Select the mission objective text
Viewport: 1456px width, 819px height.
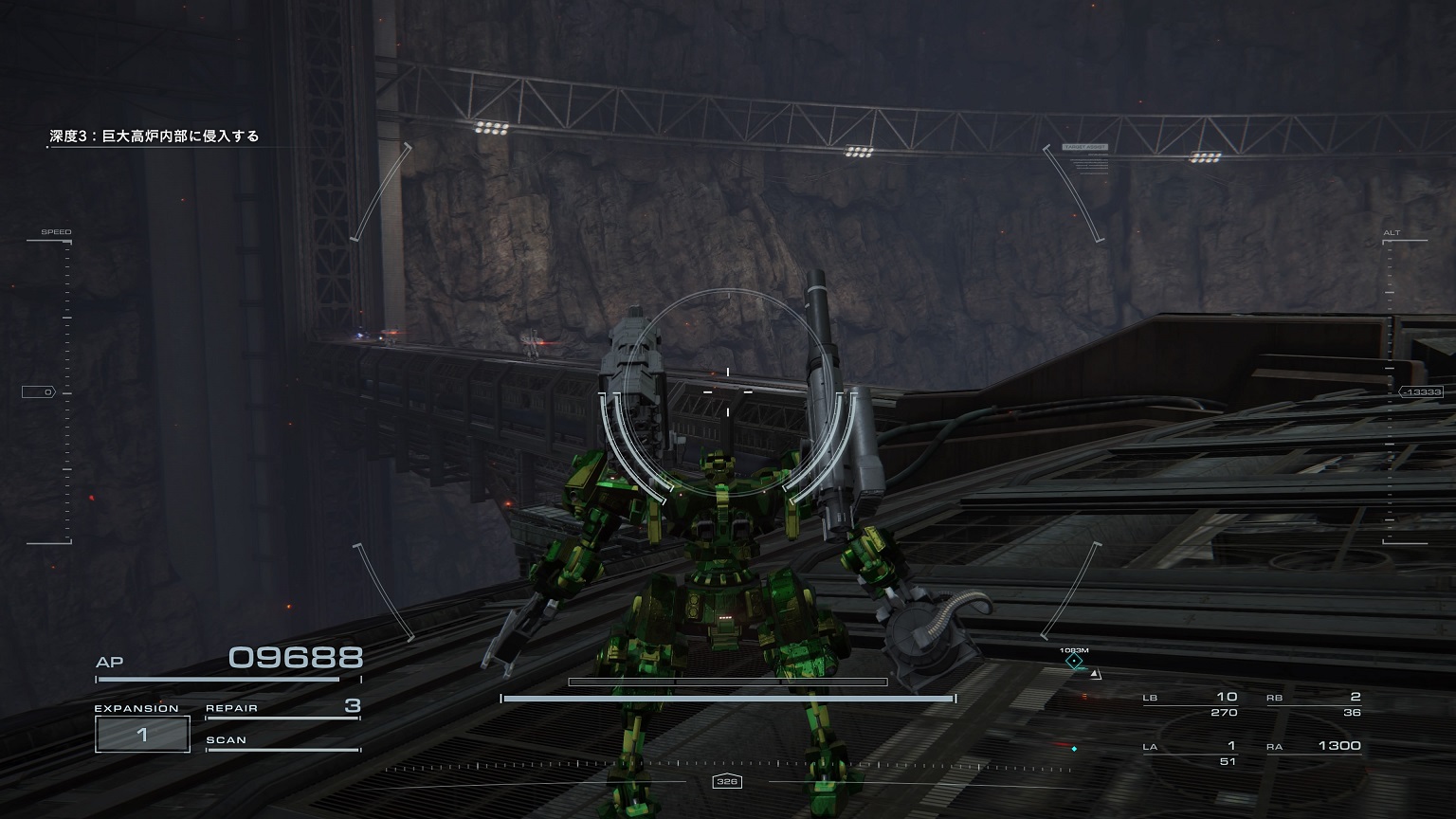(155, 136)
